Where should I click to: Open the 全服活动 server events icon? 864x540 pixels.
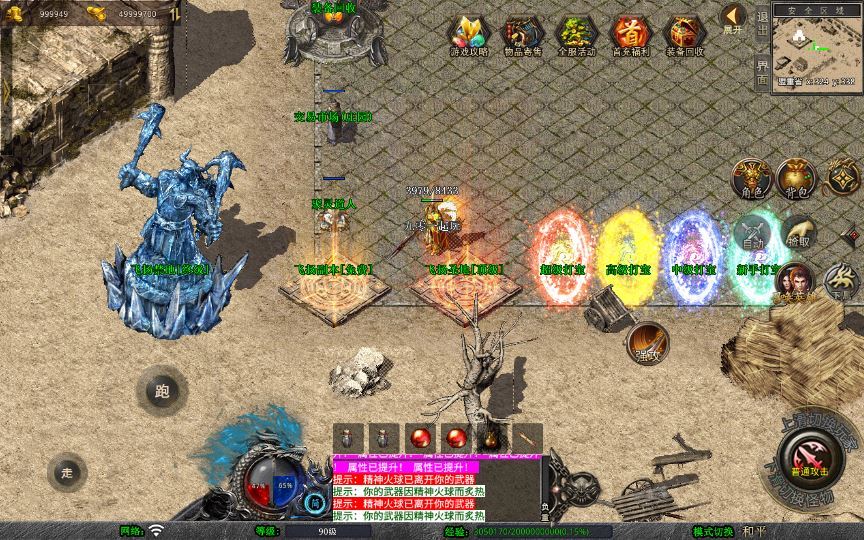click(577, 36)
